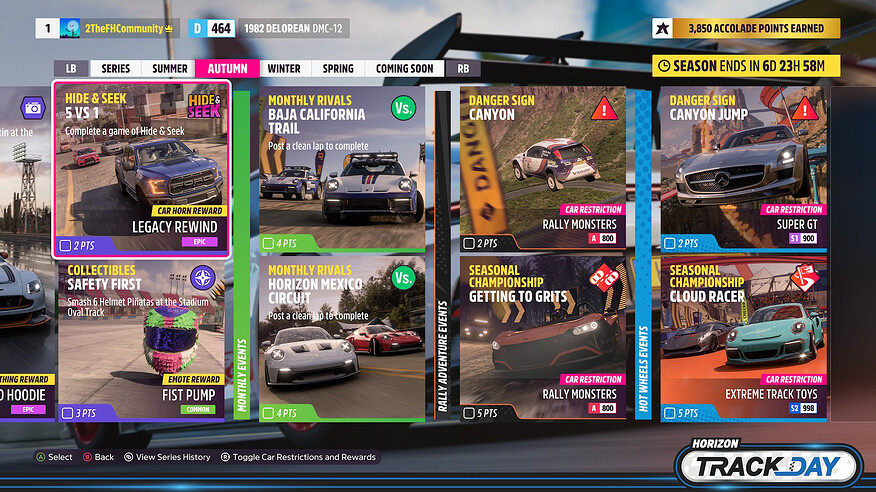Image resolution: width=876 pixels, height=492 pixels.
Task: Open the Cloud Racer seasonal championship
Action: click(x=742, y=339)
